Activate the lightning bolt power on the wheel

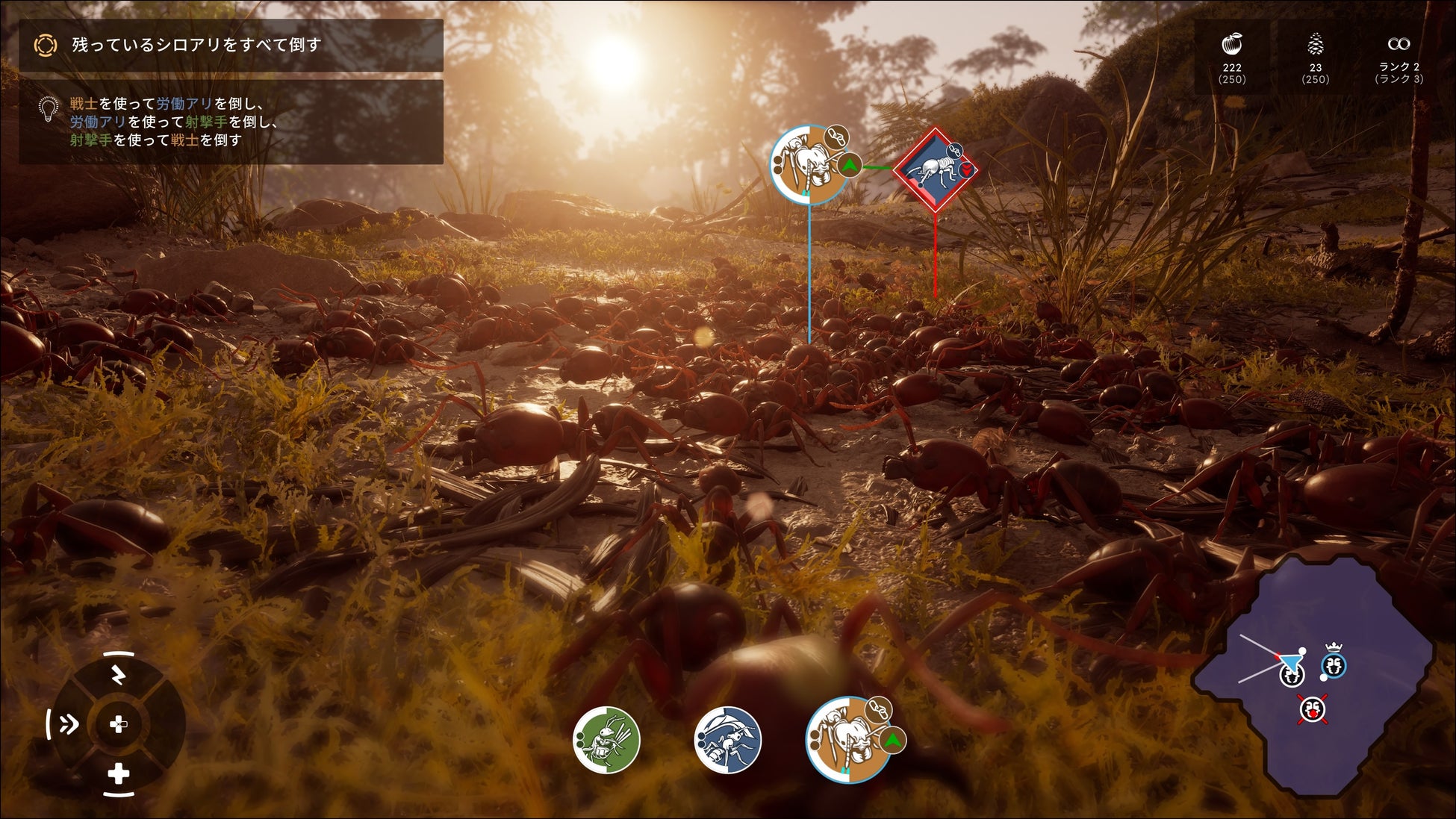pyautogui.click(x=118, y=675)
